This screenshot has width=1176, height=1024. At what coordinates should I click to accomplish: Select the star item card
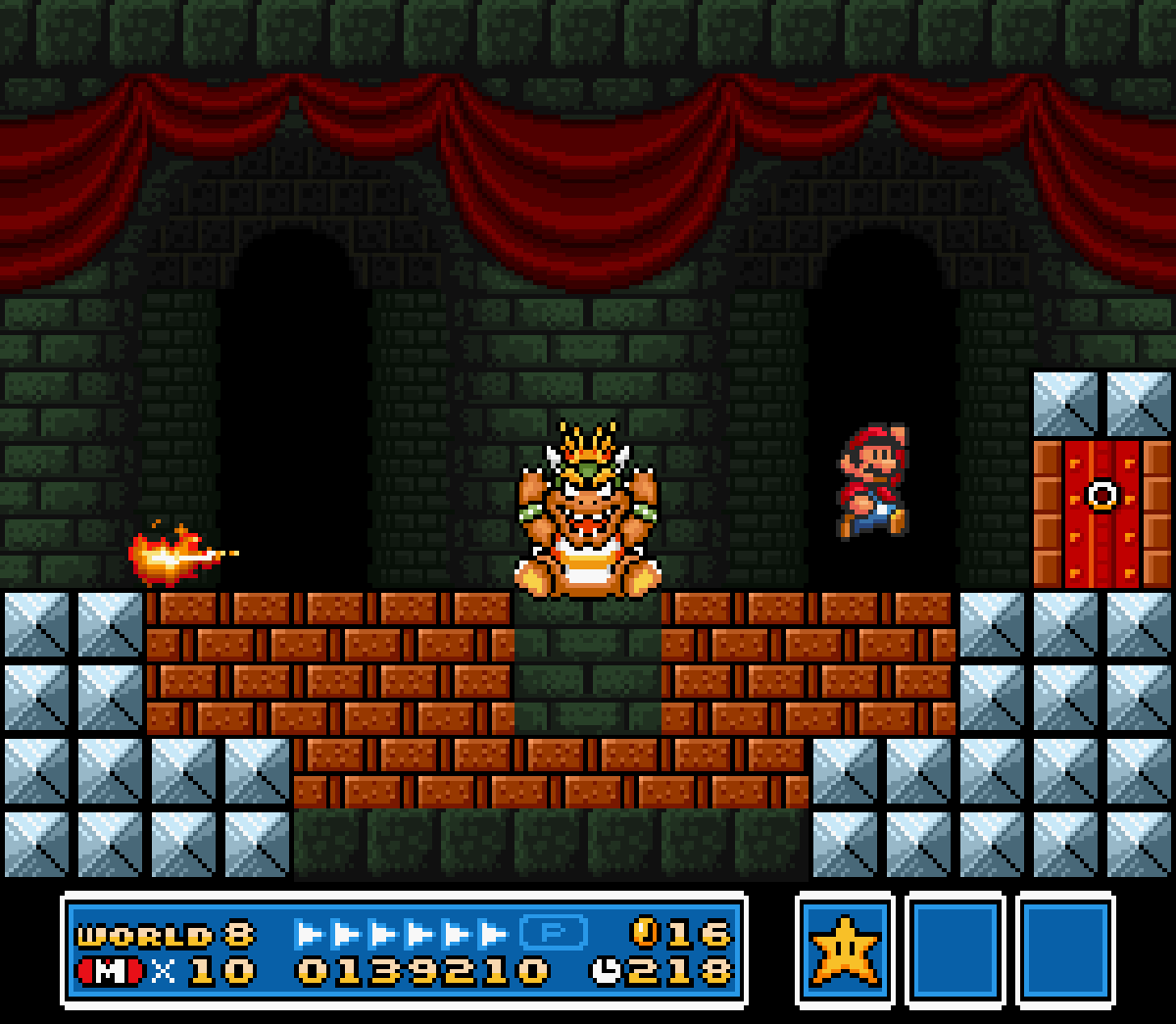tap(844, 950)
